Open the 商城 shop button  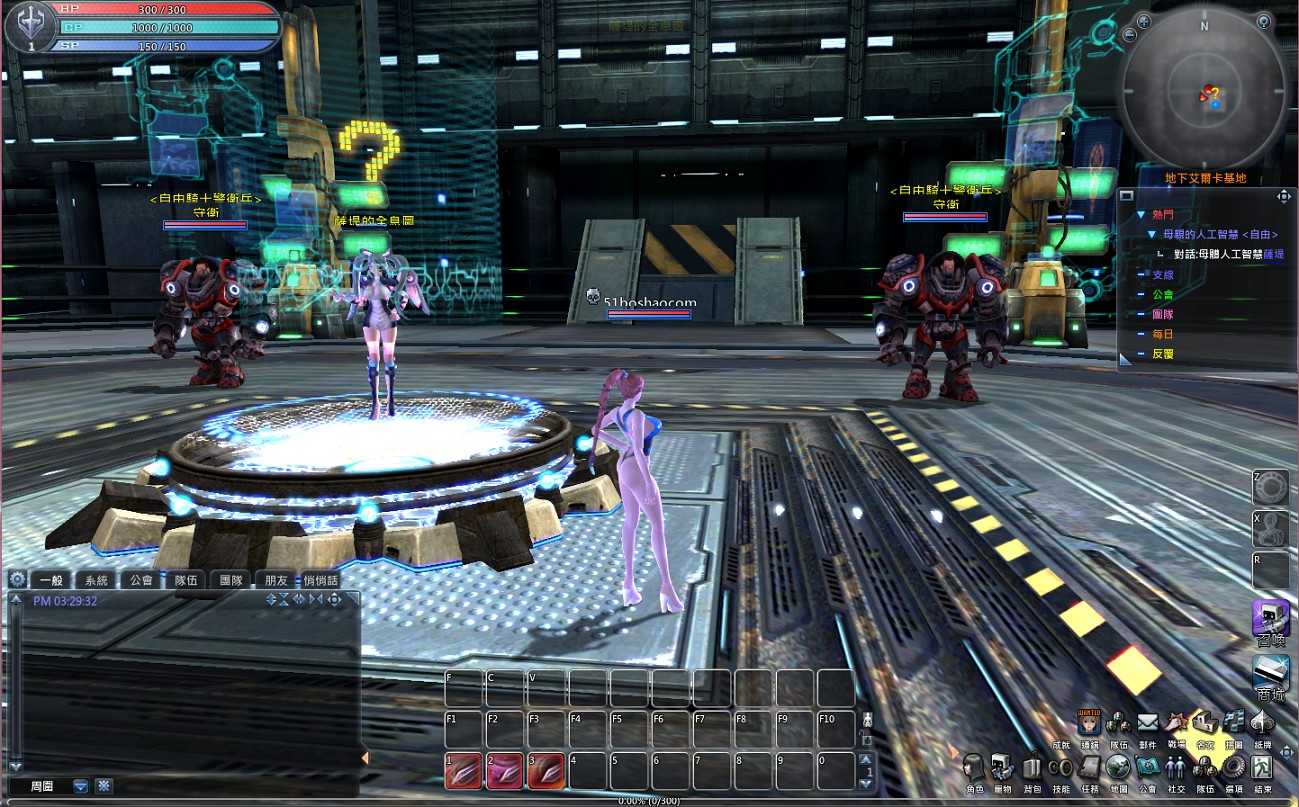pos(1270,675)
